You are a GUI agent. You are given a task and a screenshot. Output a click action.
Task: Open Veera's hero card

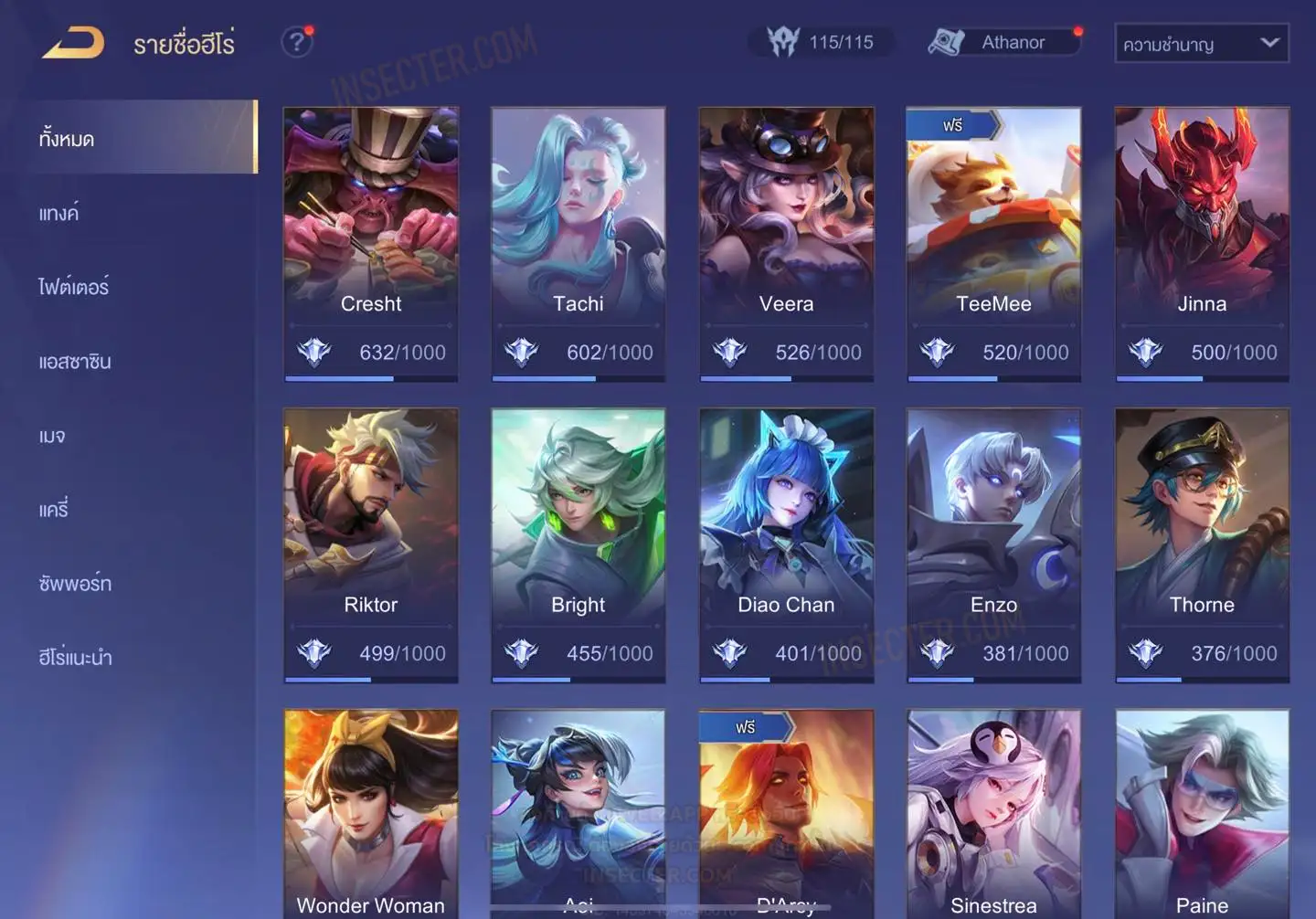coord(786,243)
